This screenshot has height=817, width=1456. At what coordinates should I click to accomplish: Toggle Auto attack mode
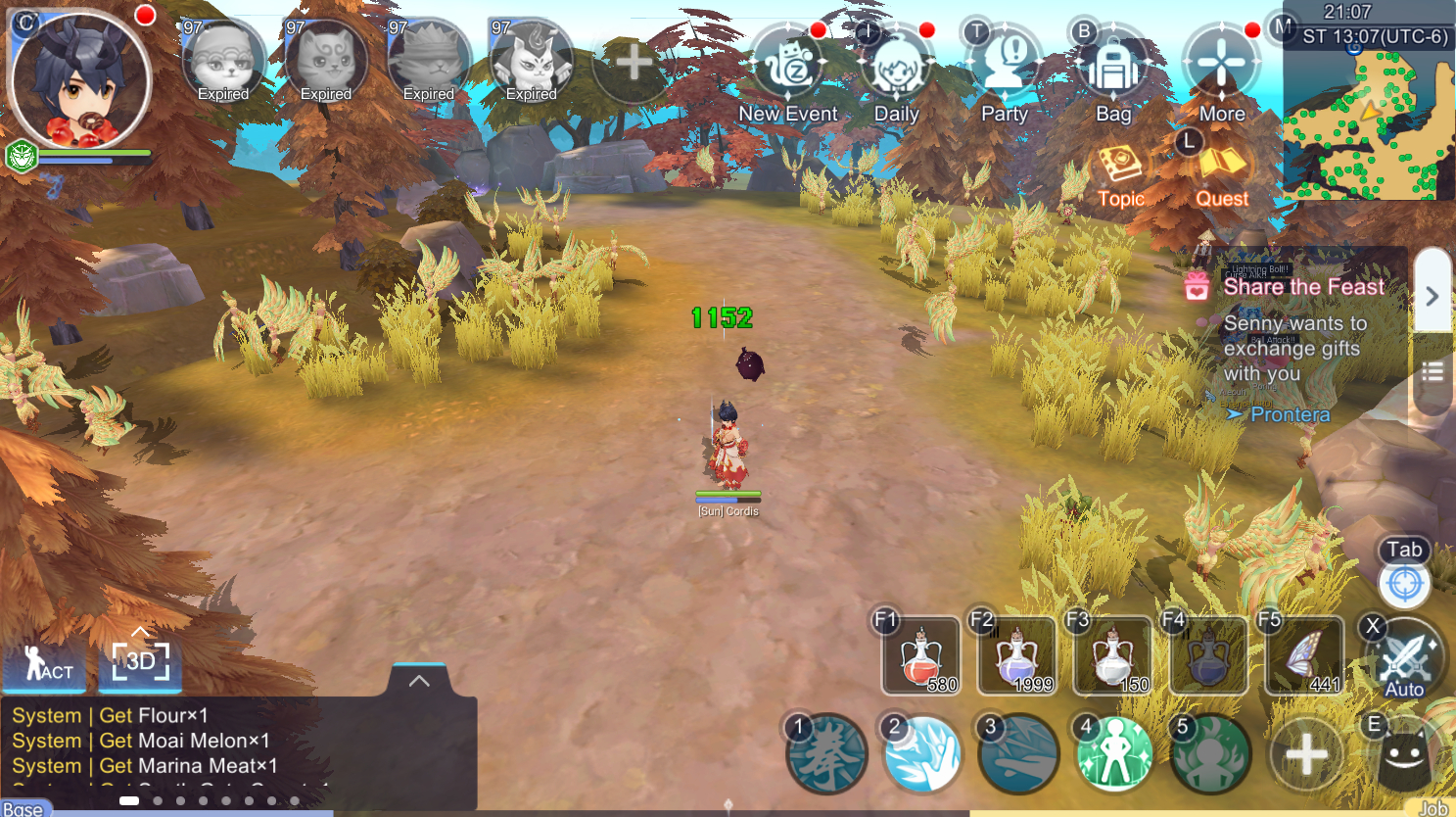tap(1404, 659)
